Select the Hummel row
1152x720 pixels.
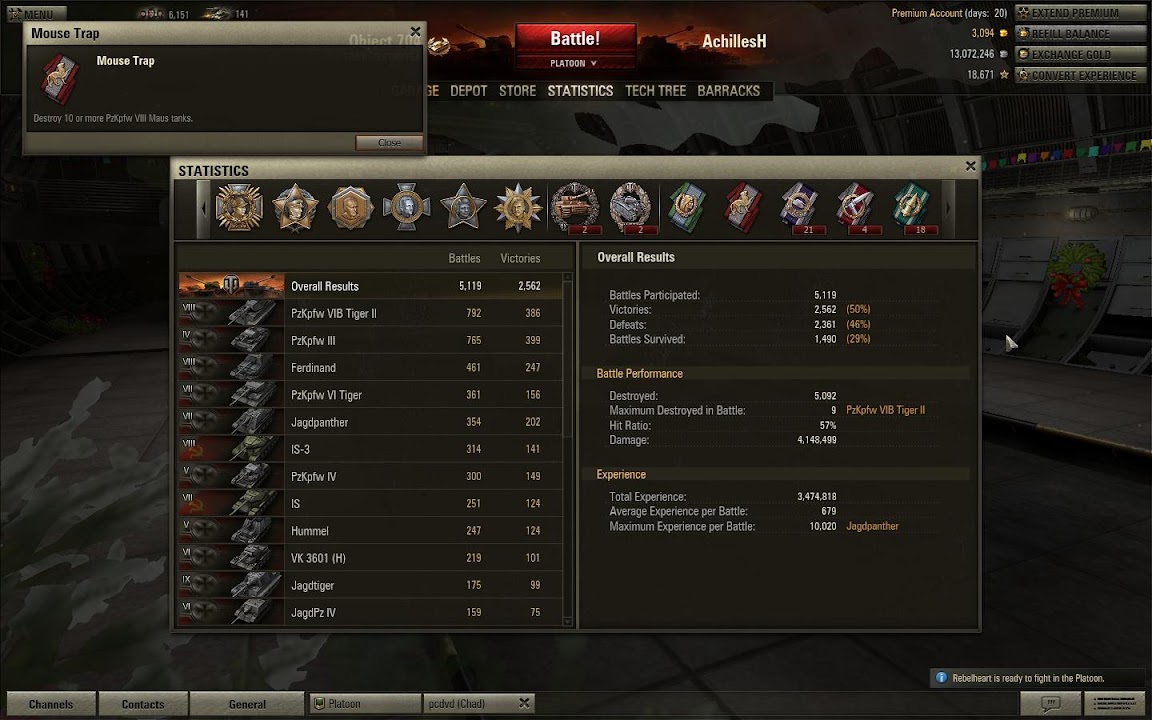click(x=370, y=531)
